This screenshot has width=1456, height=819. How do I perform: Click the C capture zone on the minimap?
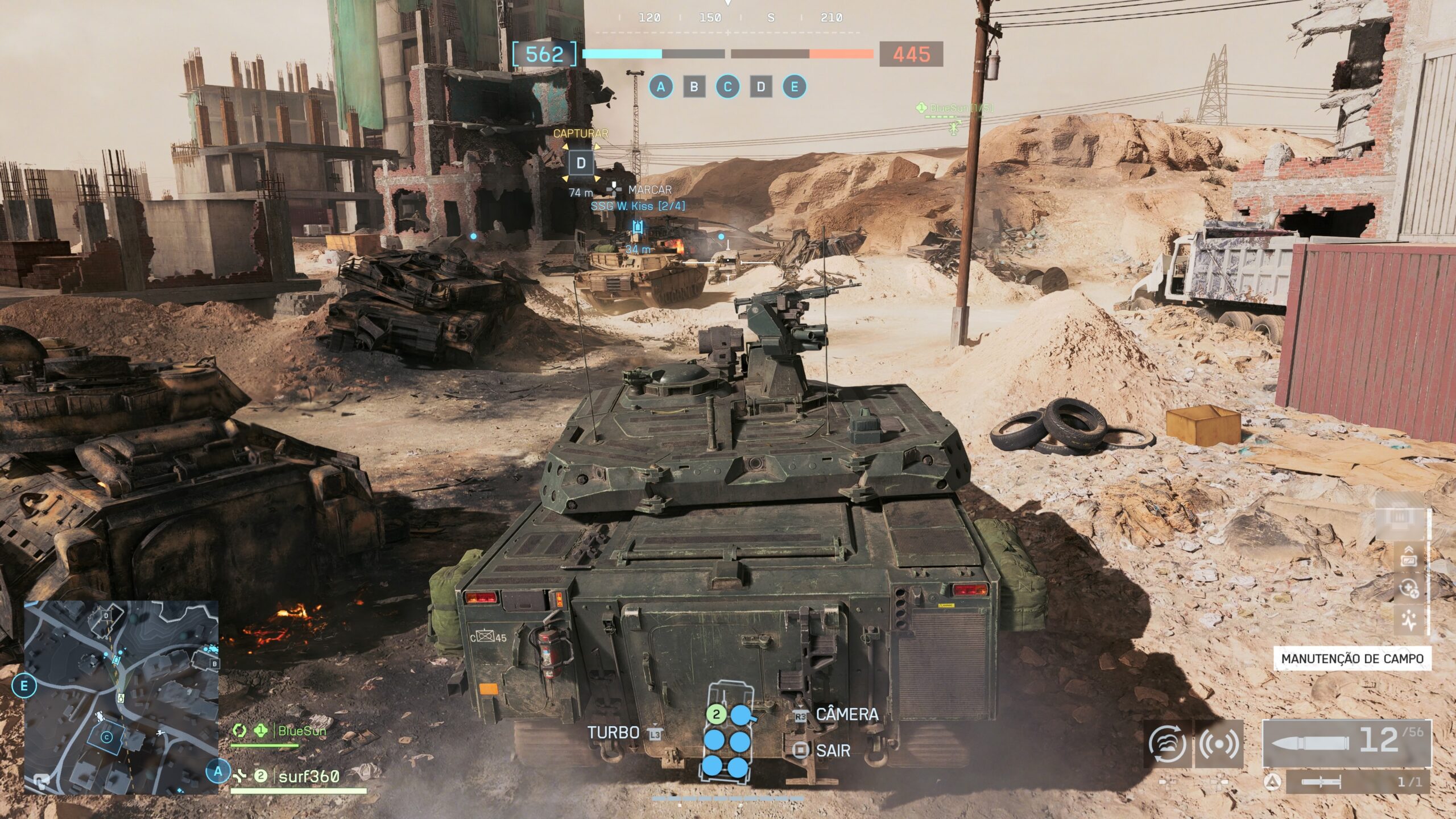click(106, 738)
